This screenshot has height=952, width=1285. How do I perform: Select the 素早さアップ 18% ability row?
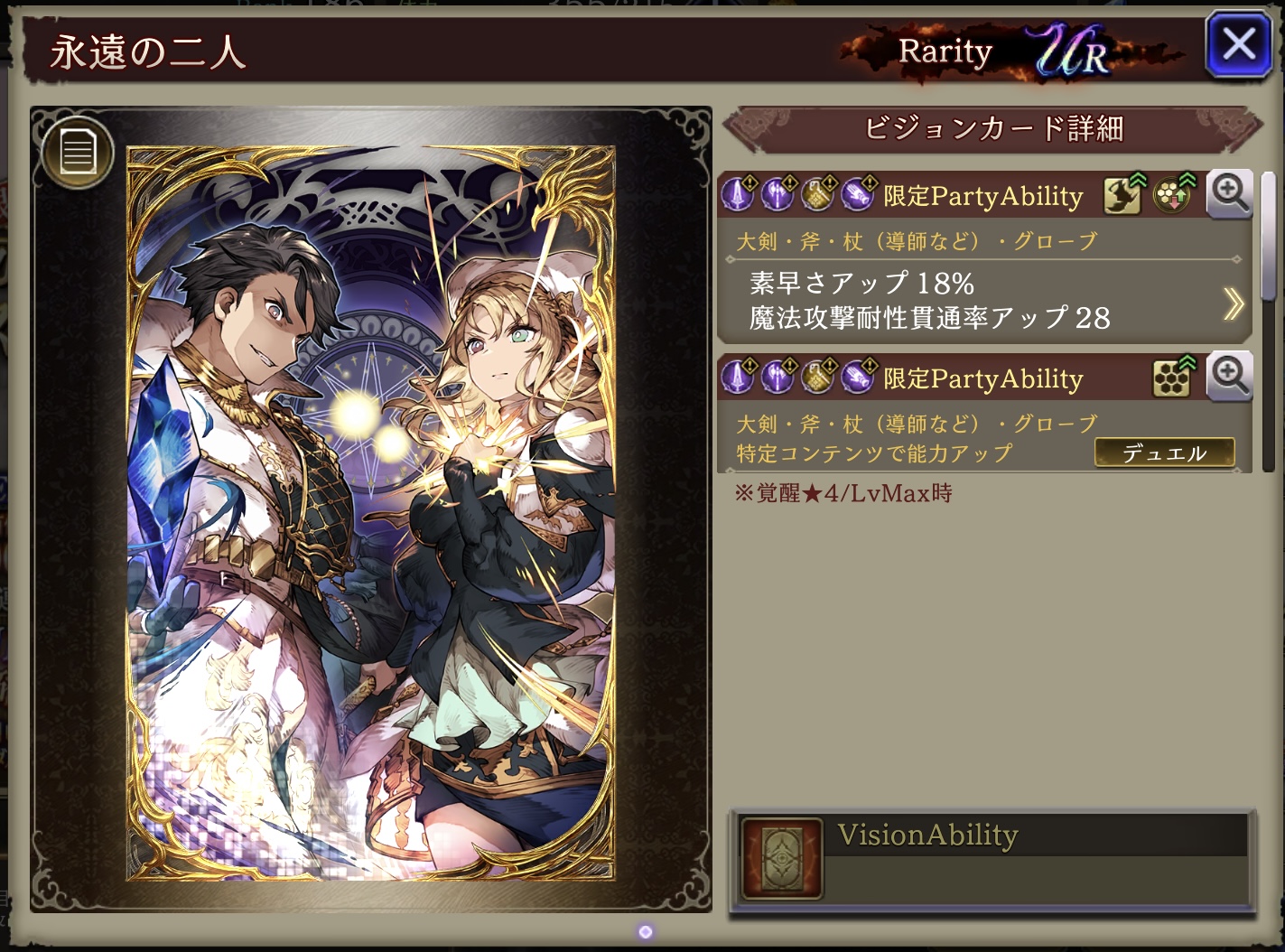(861, 284)
